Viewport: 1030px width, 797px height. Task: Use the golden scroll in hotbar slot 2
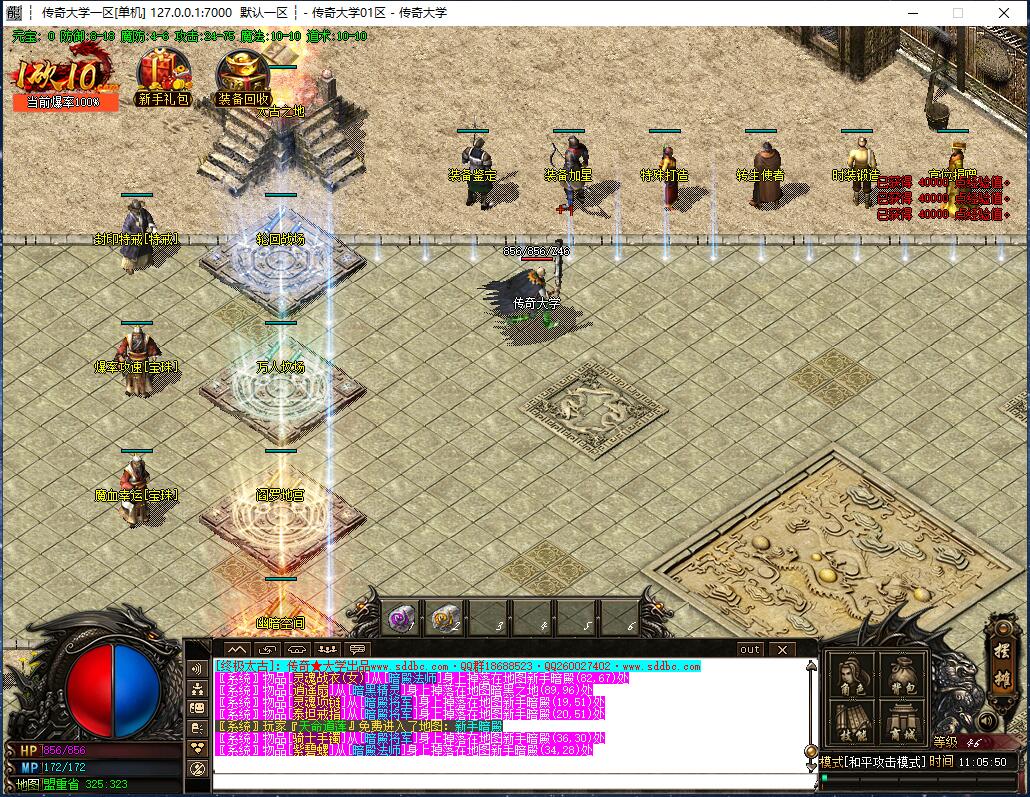[x=447, y=619]
